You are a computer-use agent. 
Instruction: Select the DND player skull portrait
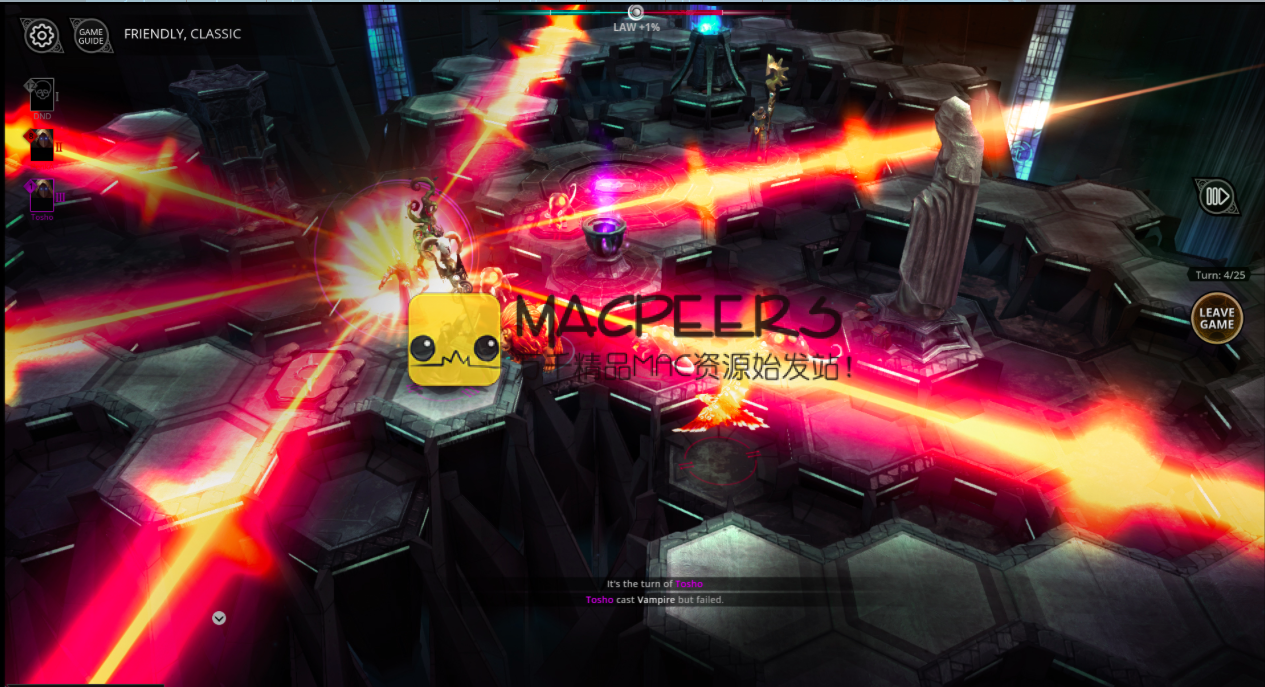tap(42, 95)
